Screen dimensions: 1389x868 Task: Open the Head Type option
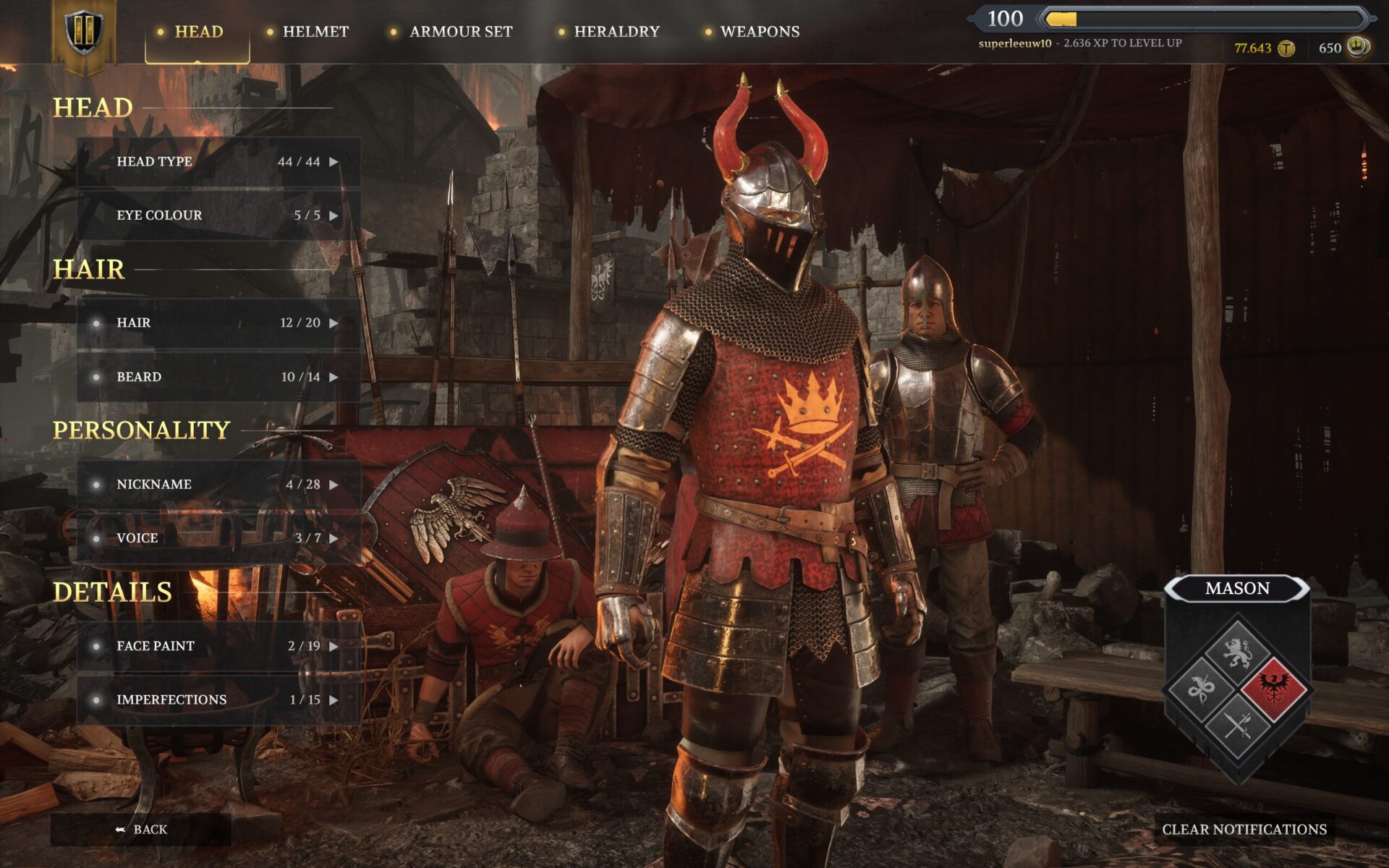tap(218, 162)
